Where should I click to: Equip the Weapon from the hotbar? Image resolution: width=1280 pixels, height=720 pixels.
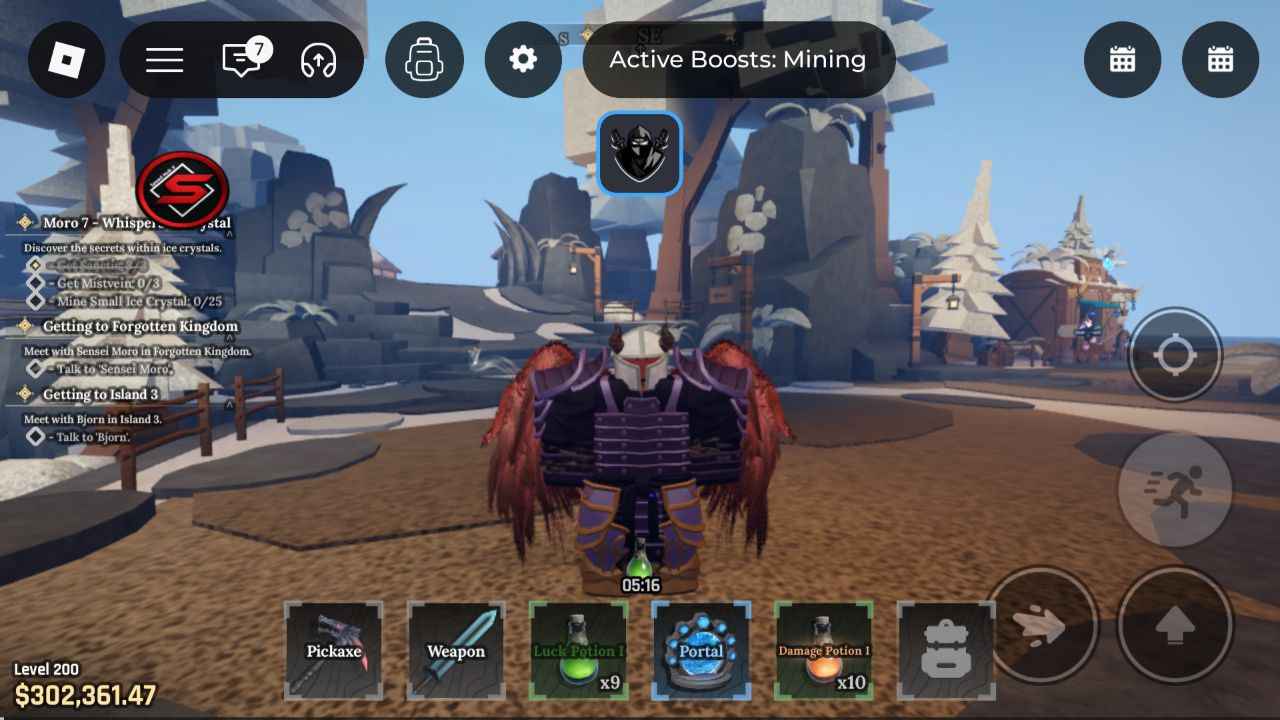click(456, 649)
